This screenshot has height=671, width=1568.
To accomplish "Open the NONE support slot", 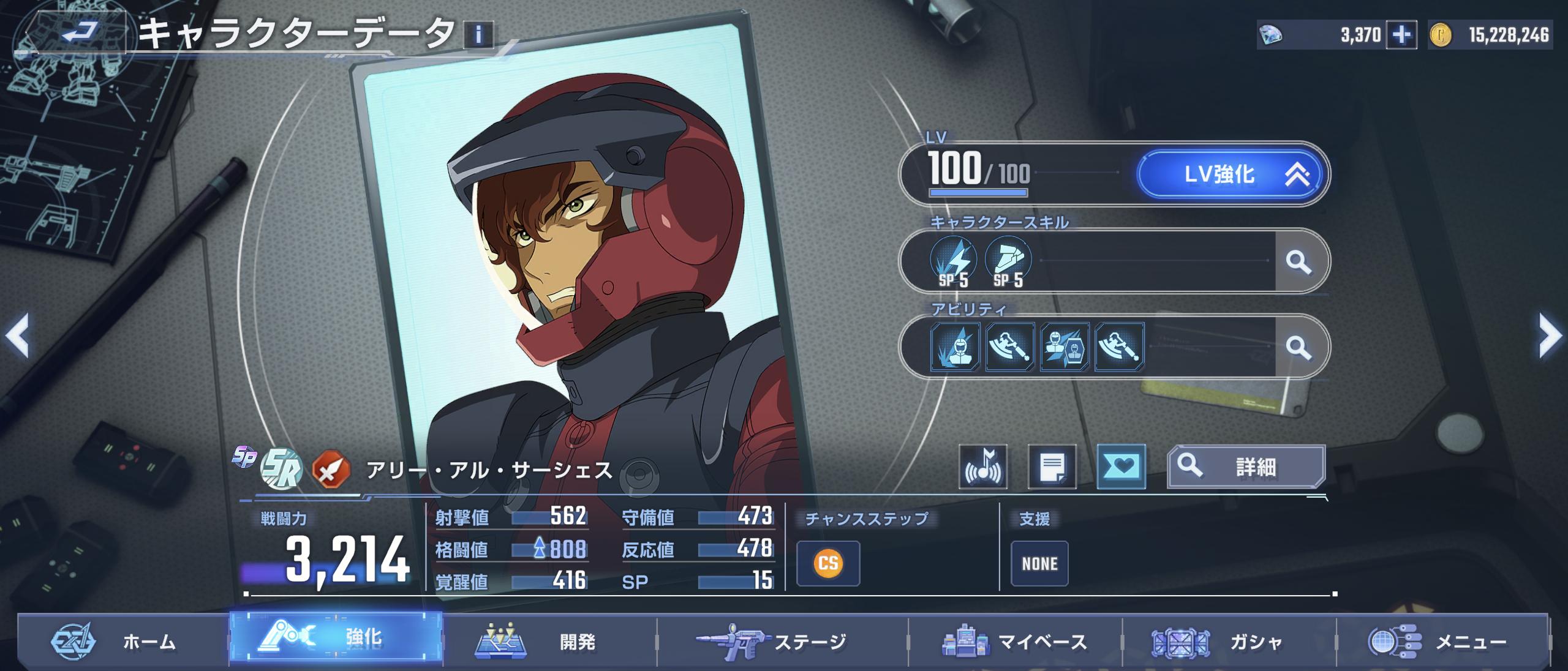I will click(x=1039, y=563).
